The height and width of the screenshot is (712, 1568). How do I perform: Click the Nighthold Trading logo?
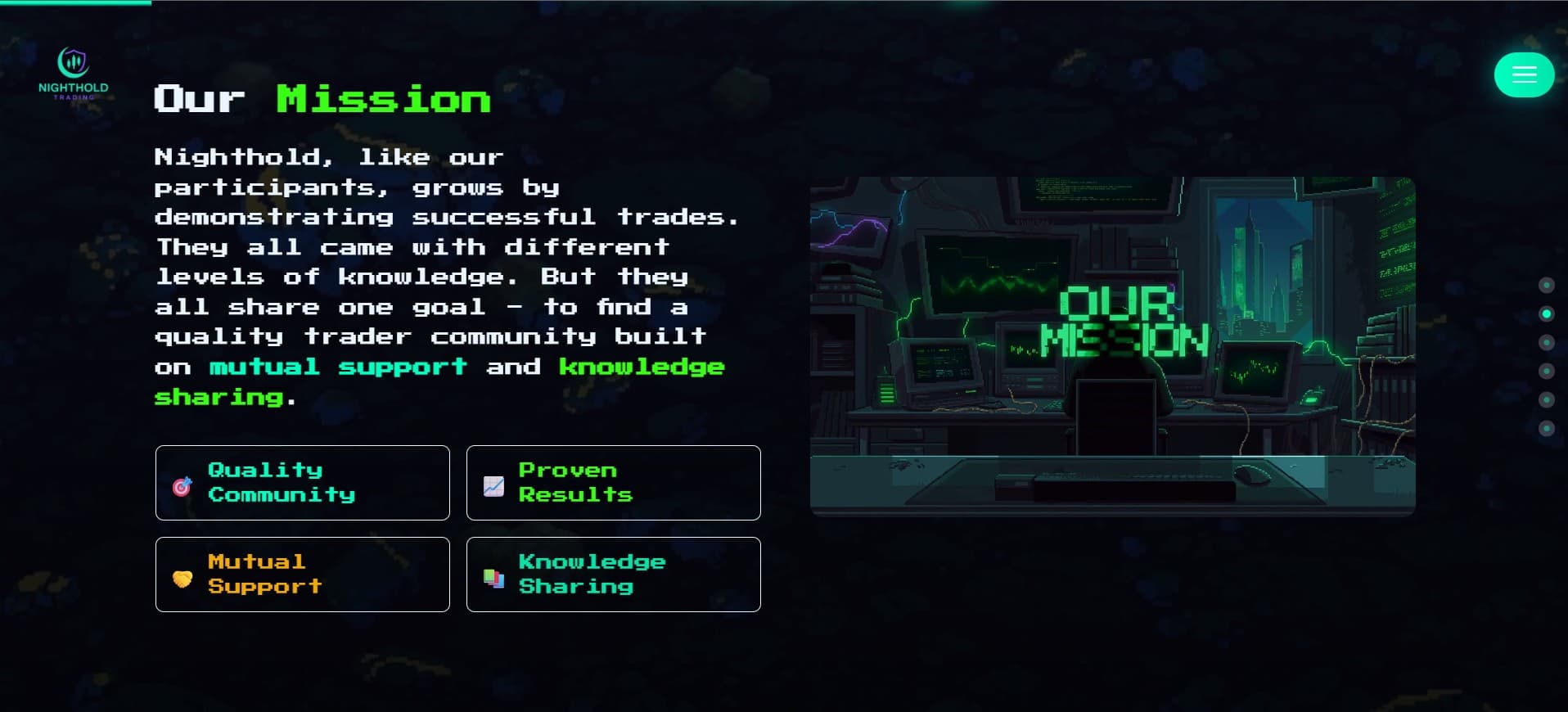pos(74,74)
